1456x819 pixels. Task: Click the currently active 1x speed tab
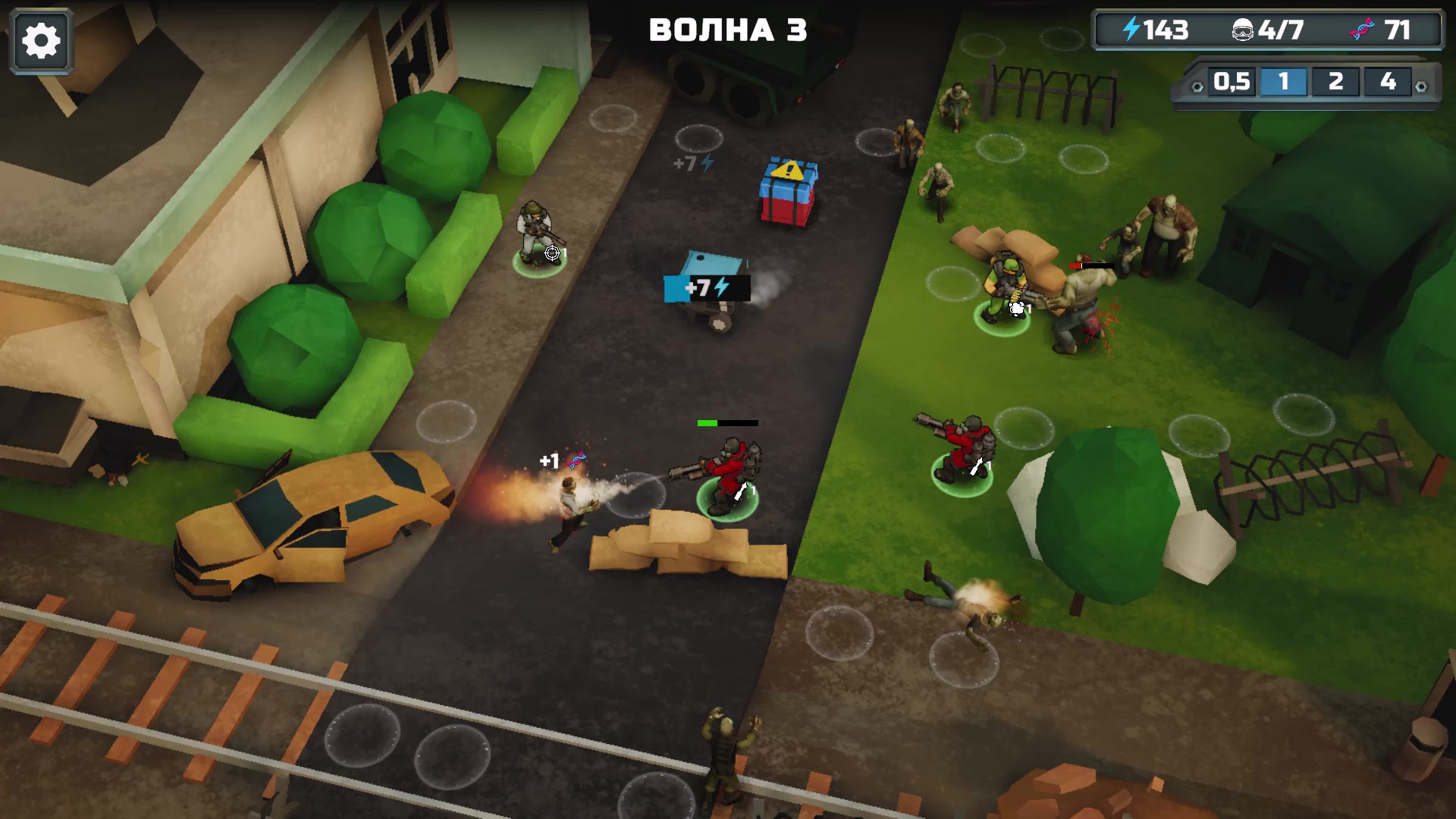pos(1284,83)
